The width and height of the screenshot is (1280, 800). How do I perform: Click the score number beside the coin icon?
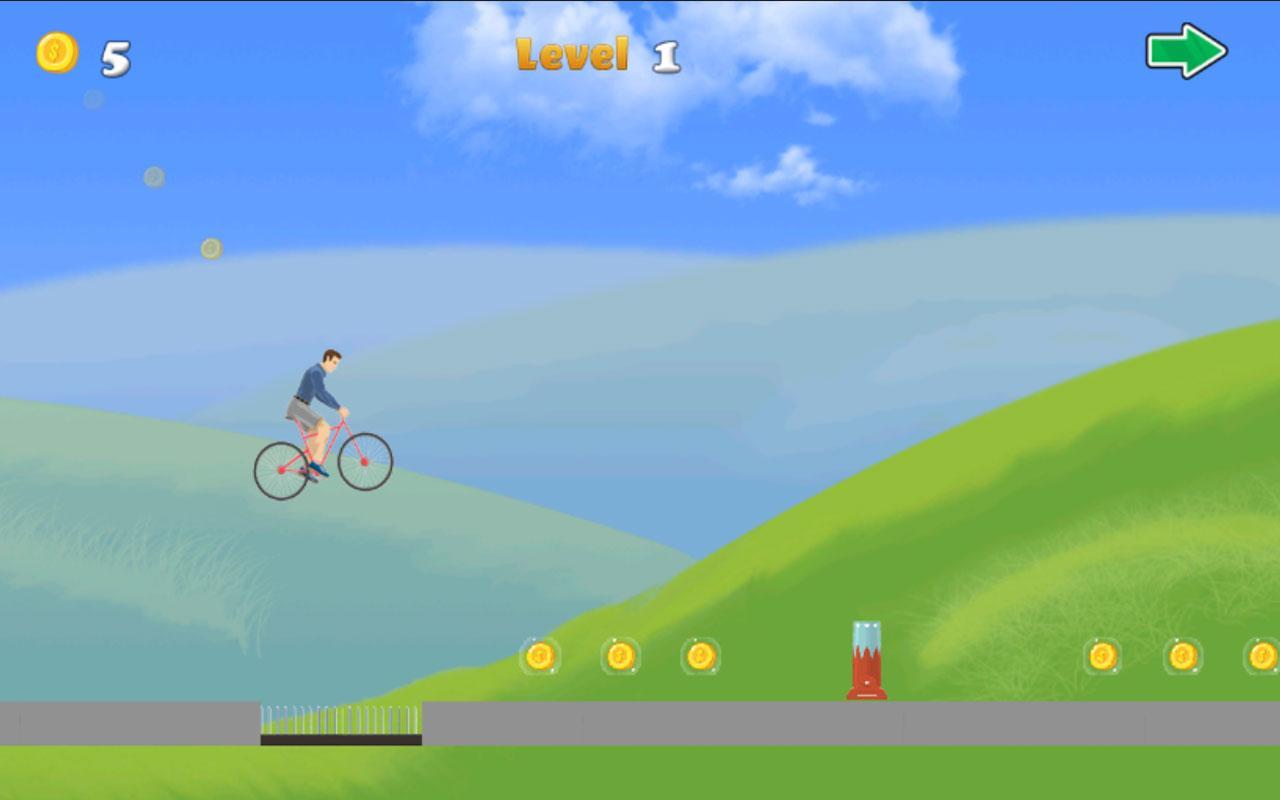pyautogui.click(x=113, y=57)
